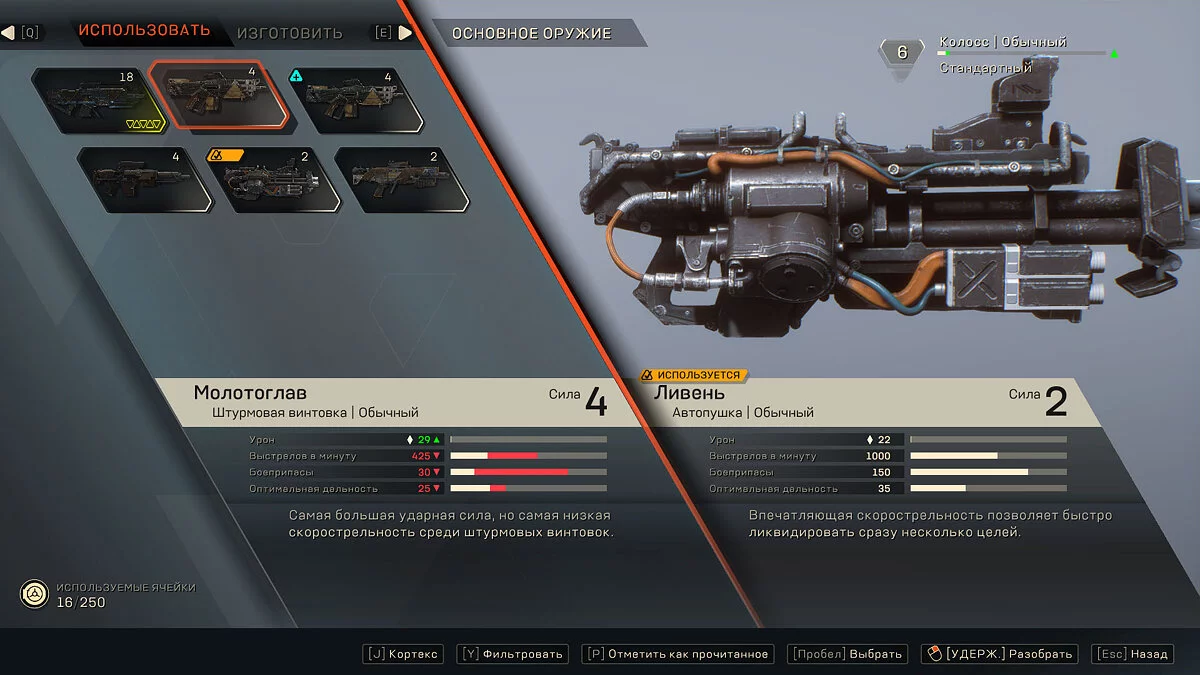
Task: Choose Отметить как прочитанное
Action: pyautogui.click(x=678, y=654)
